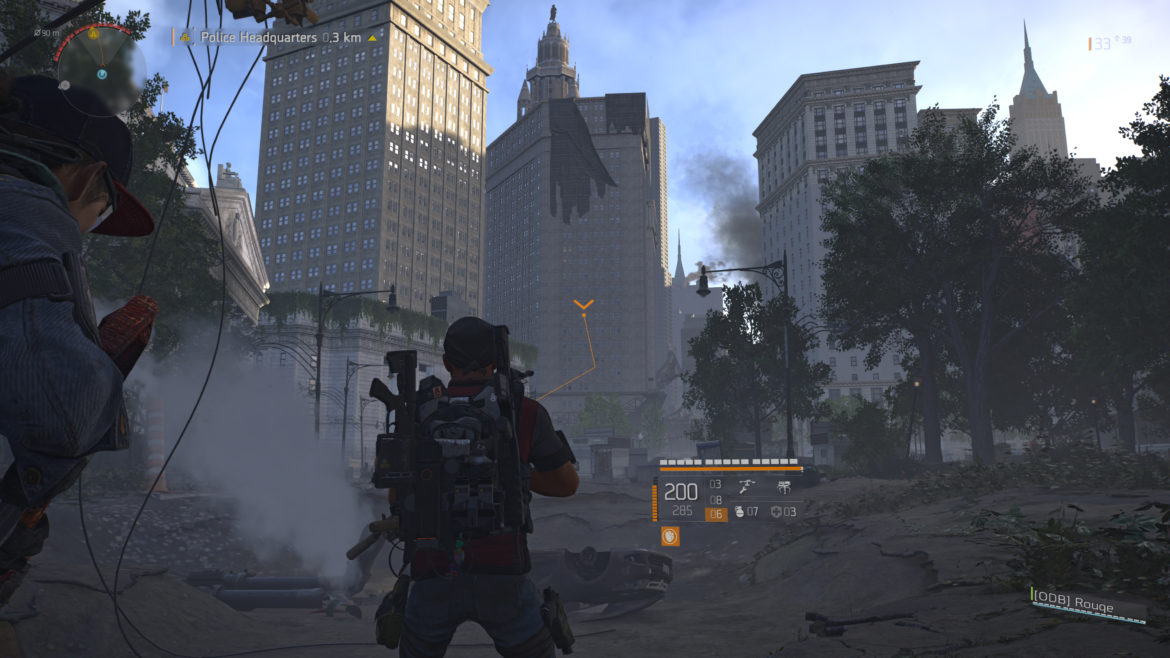
Task: Click the orange status buff icon
Action: (x=669, y=536)
